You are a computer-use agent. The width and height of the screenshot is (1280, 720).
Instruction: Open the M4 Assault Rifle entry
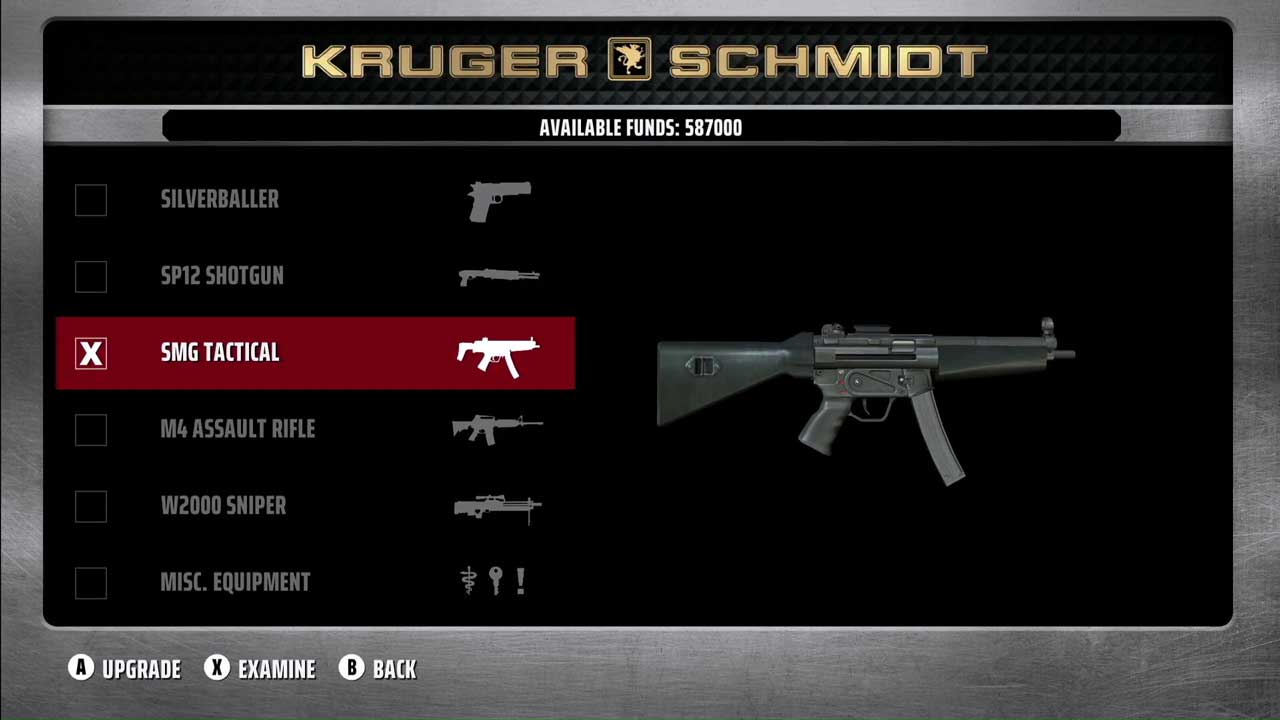click(238, 429)
